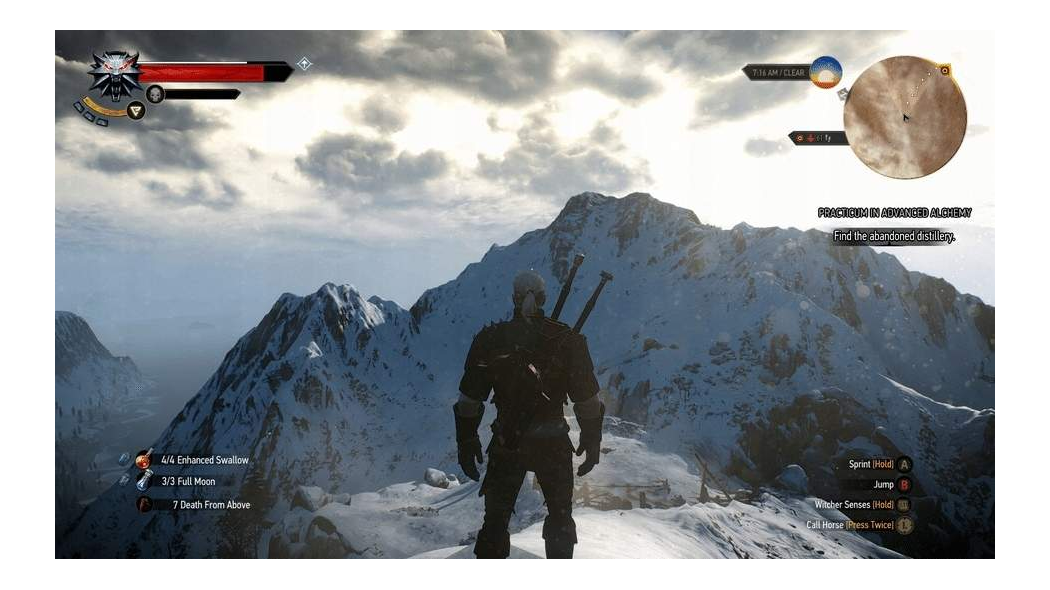Viewport: 1050px width, 590px height.
Task: Select the active Axii sign icon
Action: point(136,111)
